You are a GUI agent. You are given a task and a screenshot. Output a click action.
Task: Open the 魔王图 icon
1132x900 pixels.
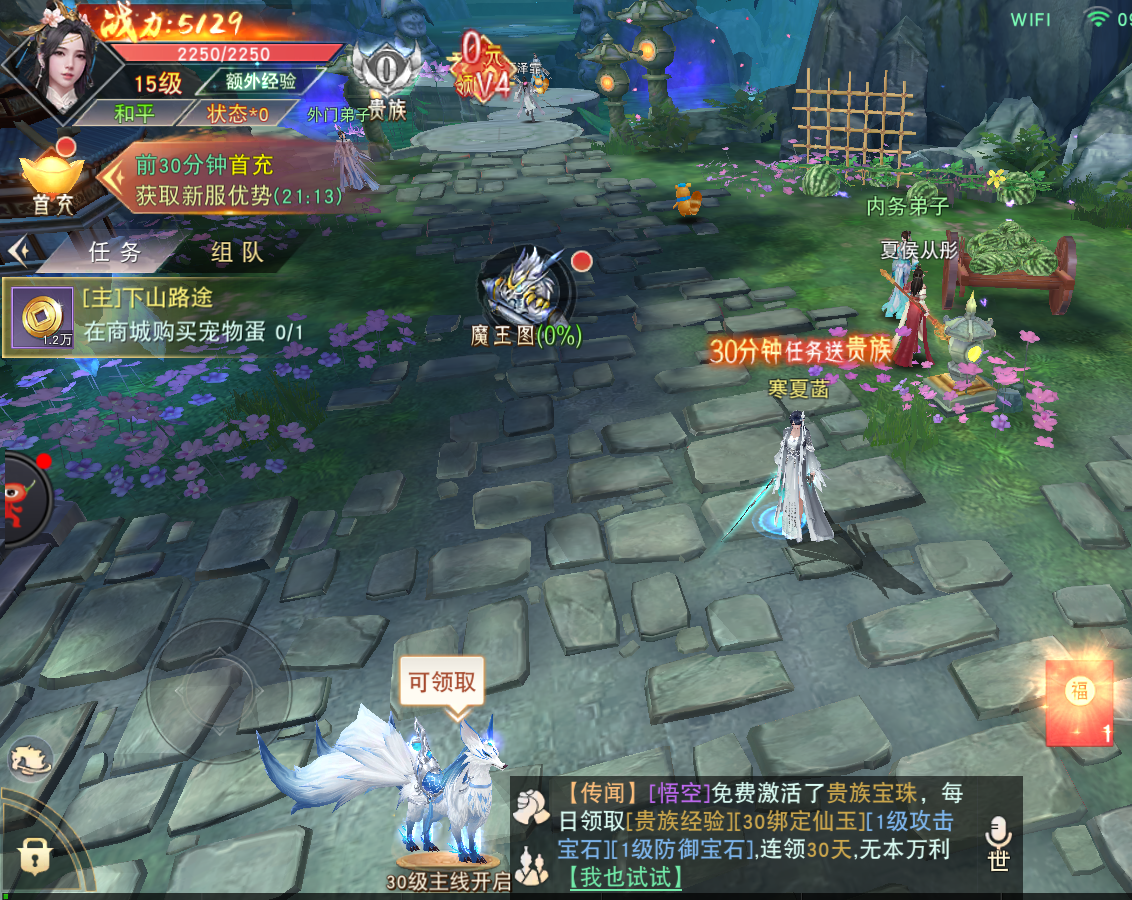click(x=527, y=290)
